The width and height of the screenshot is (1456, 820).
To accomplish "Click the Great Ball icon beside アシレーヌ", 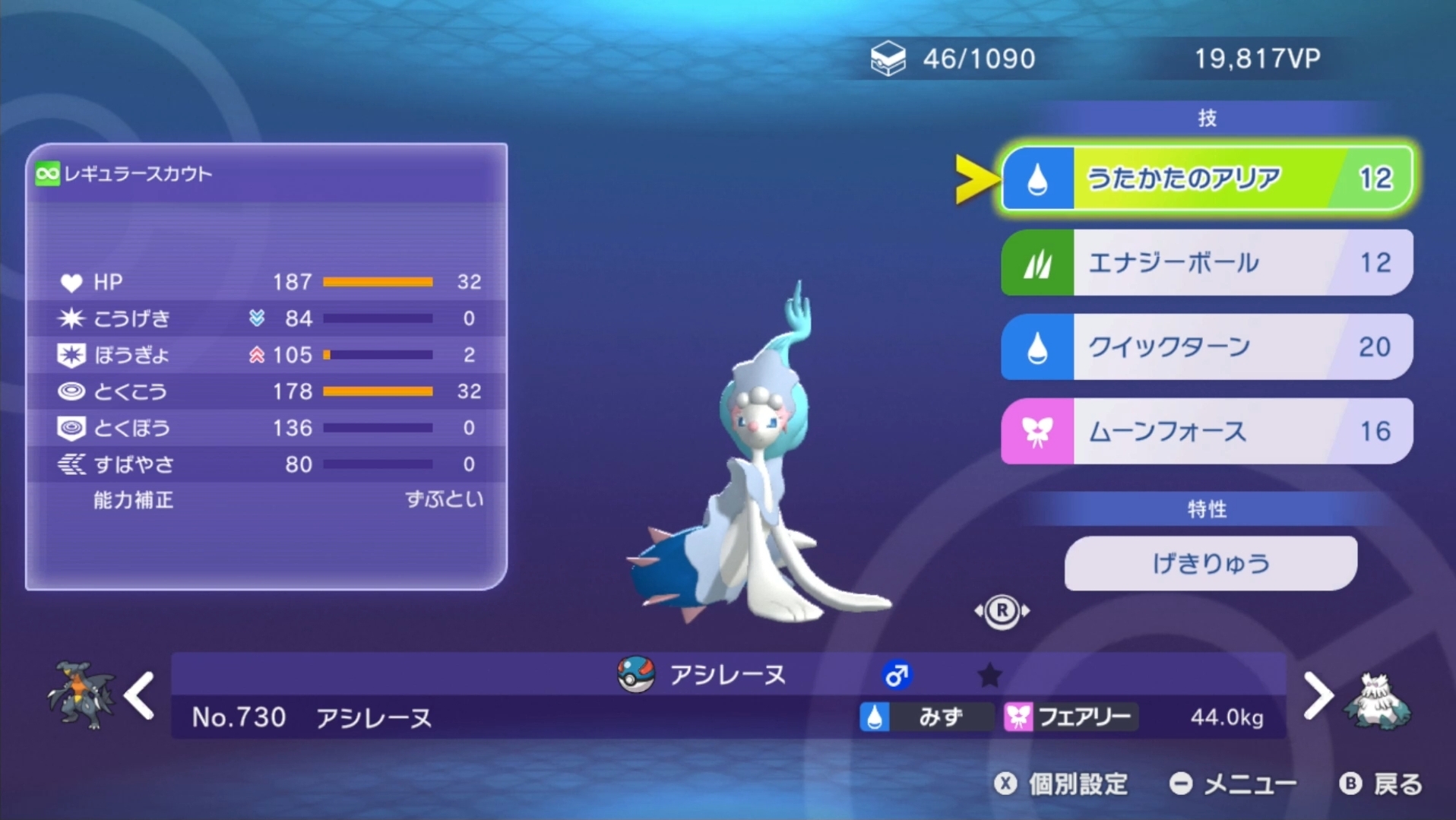I will tap(633, 675).
